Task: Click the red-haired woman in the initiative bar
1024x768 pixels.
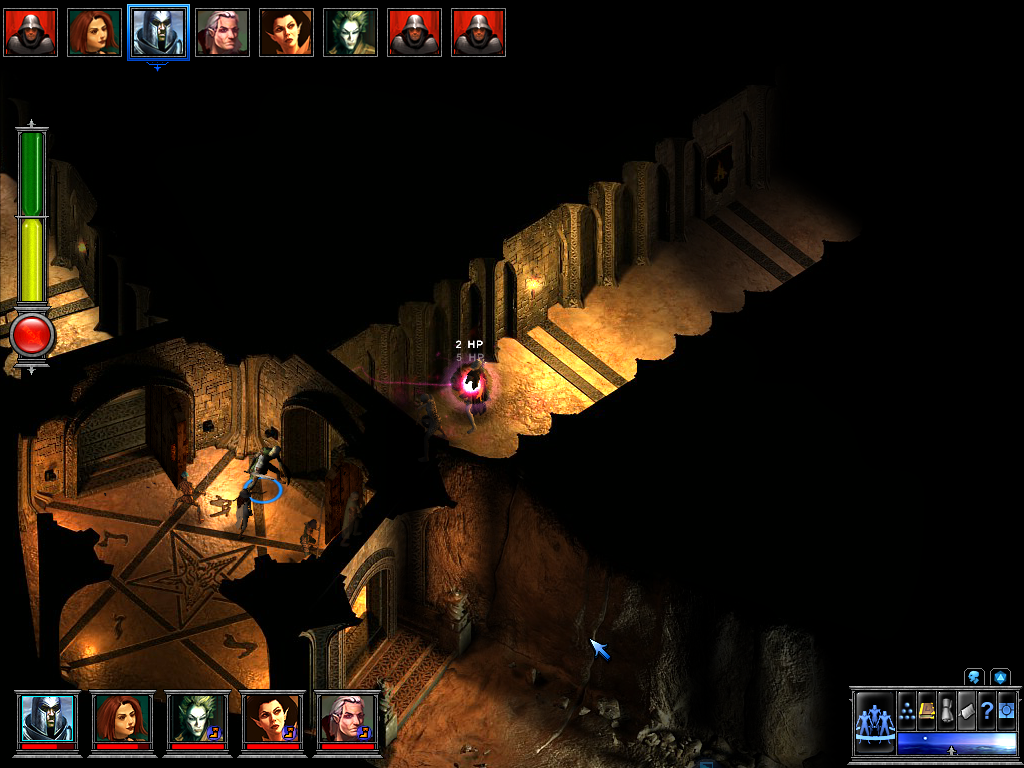Action: (x=94, y=32)
